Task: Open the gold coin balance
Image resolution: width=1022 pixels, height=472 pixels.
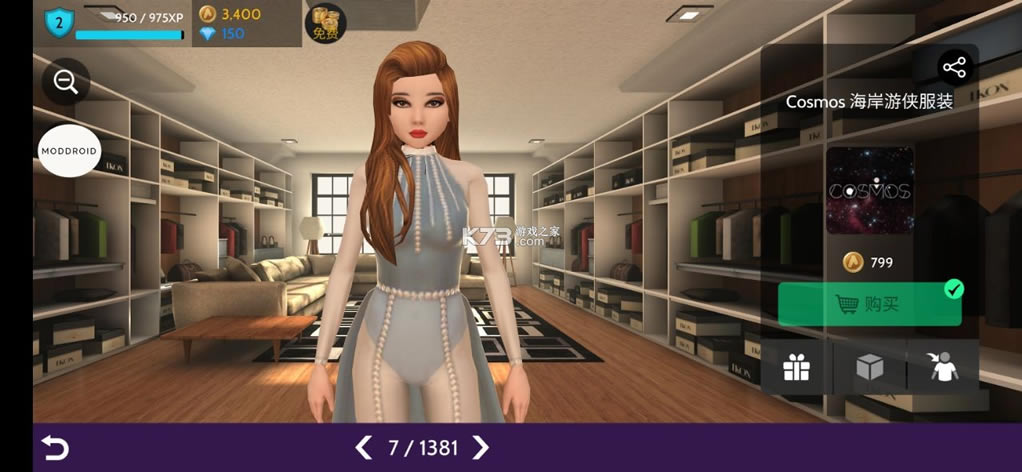Action: point(230,14)
